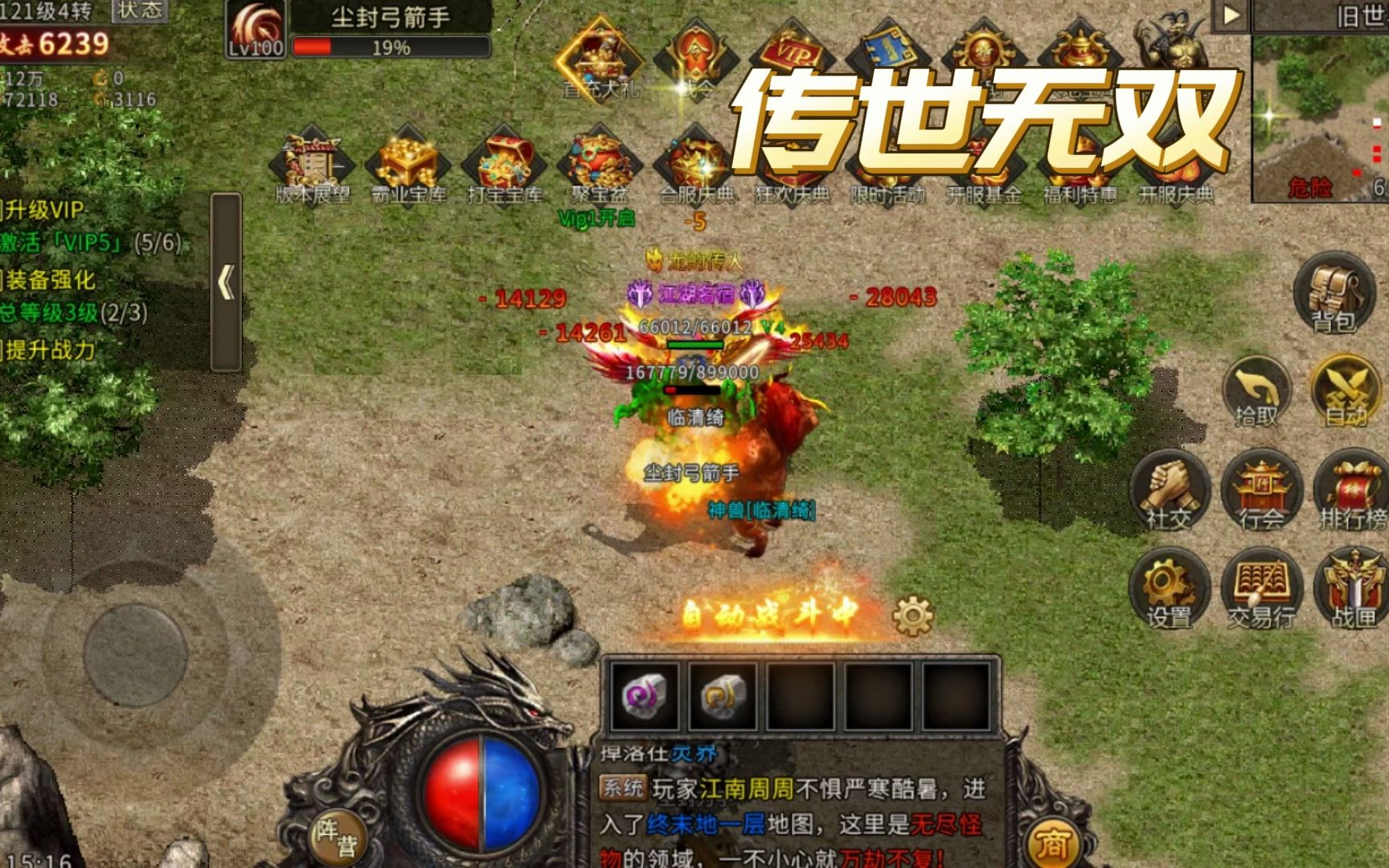
Task: Switch to the 限时活动 event tab
Action: [888, 157]
